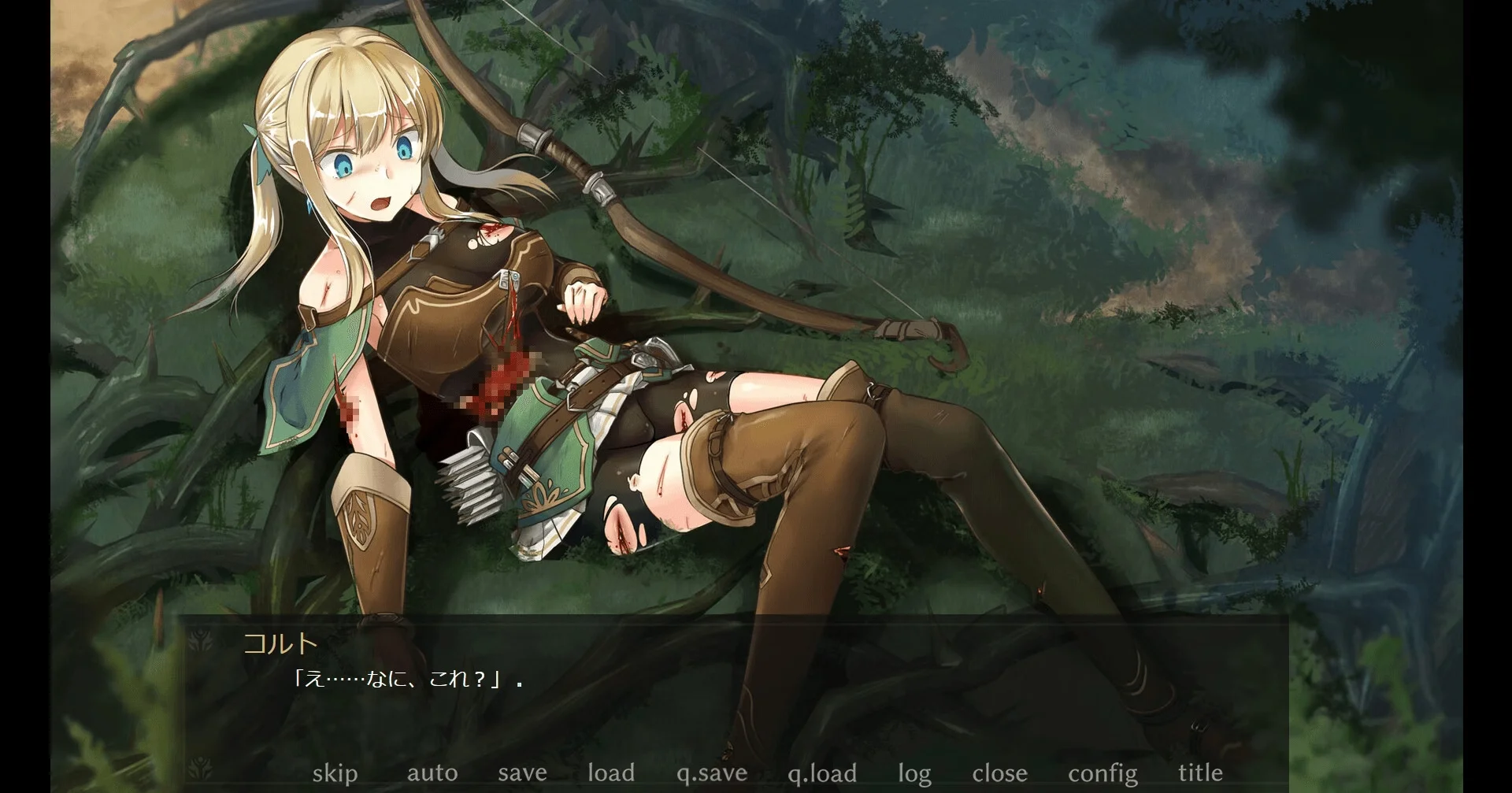Hide the message window with close
Viewport: 1512px width, 793px height.
click(999, 773)
